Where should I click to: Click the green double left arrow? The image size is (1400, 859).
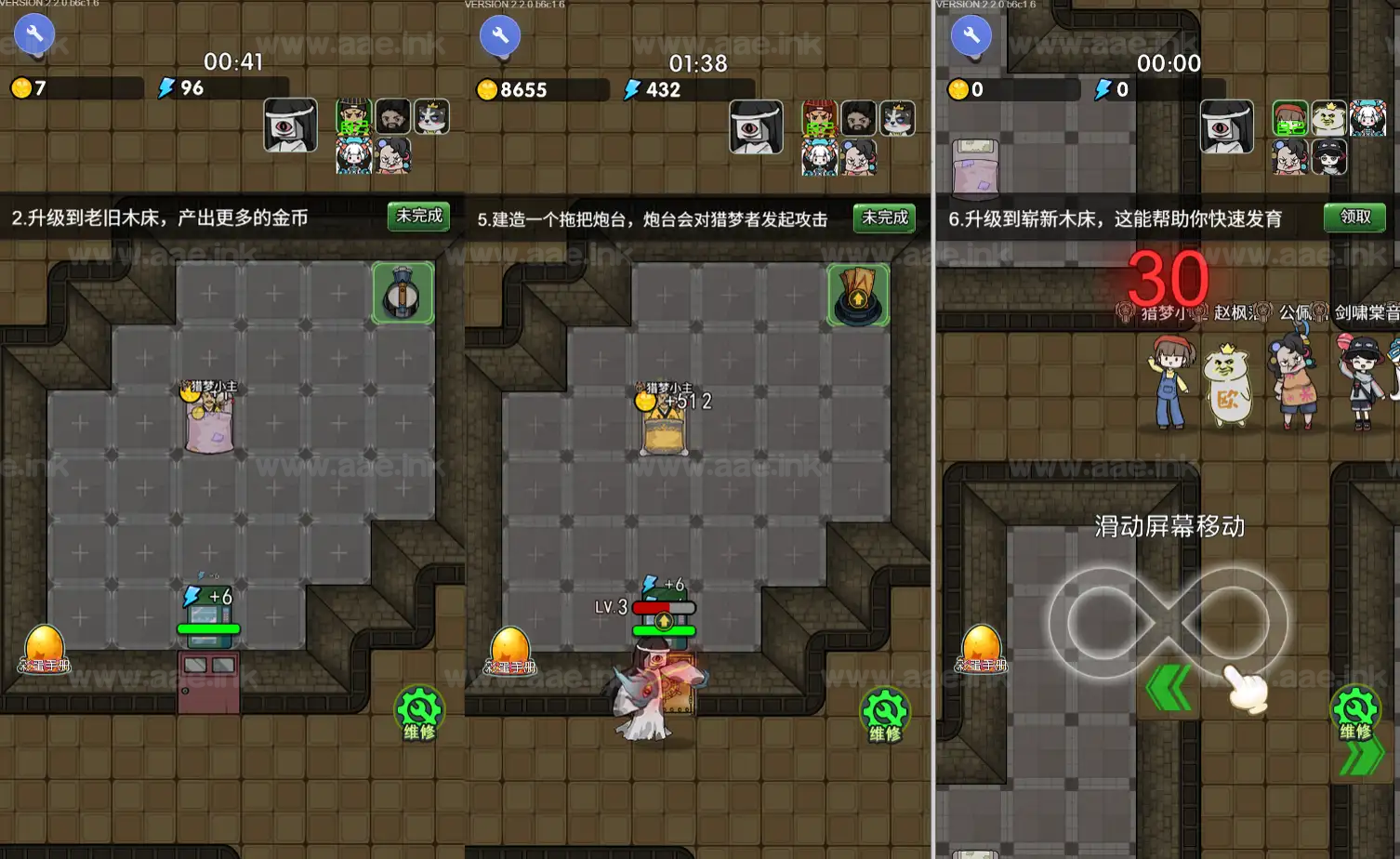coord(1169,690)
